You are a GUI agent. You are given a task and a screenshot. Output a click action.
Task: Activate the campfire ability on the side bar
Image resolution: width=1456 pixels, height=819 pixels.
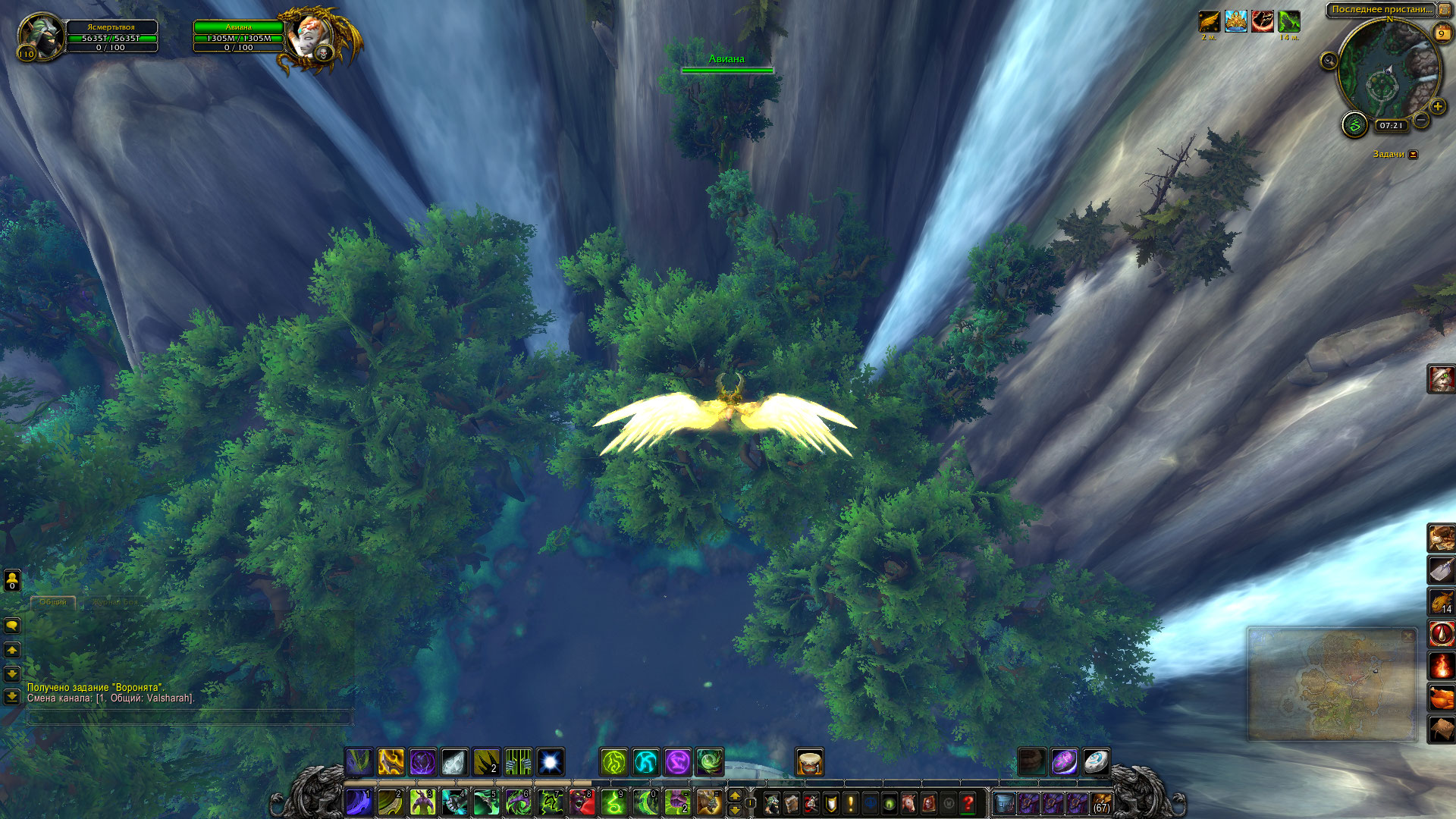tap(1441, 666)
